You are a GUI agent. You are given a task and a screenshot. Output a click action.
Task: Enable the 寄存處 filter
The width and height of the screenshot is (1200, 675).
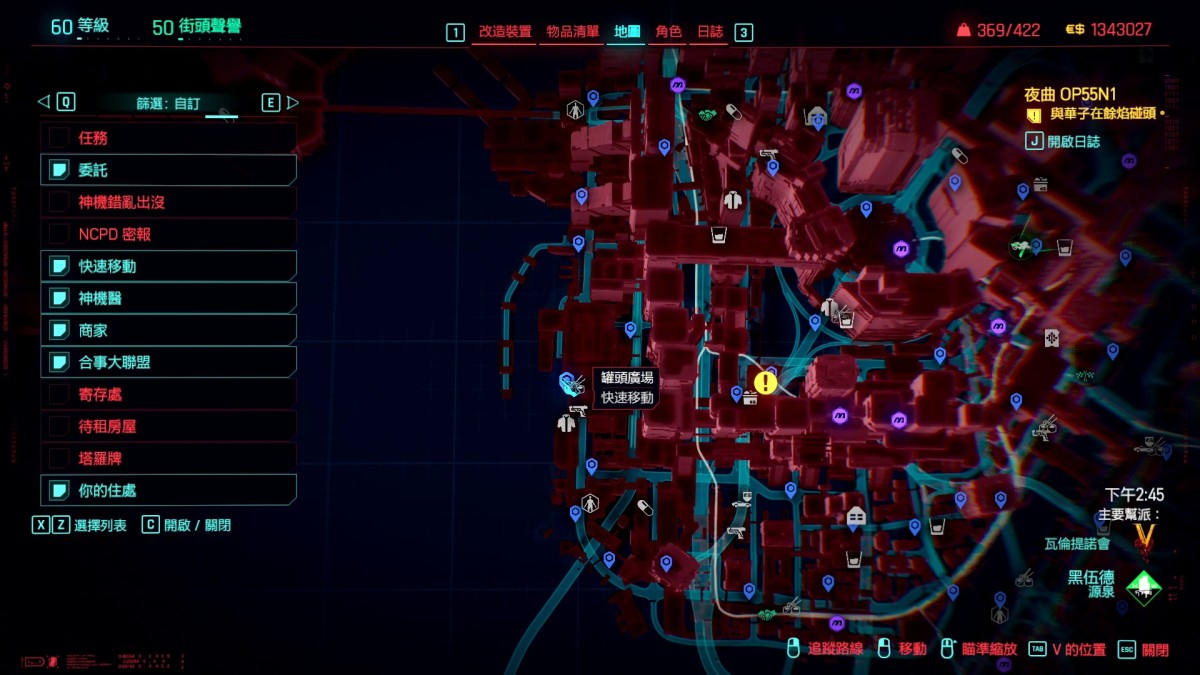tap(168, 394)
